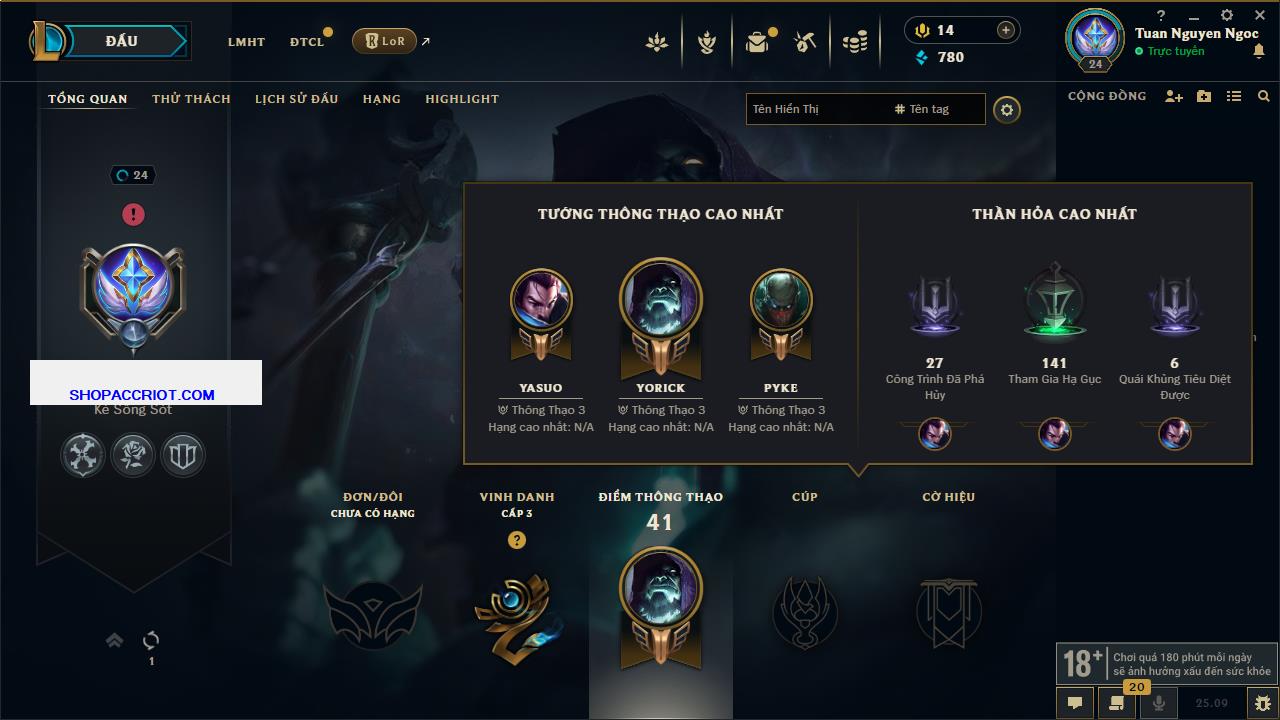Click the Tên Hiển Thị search field

815,109
